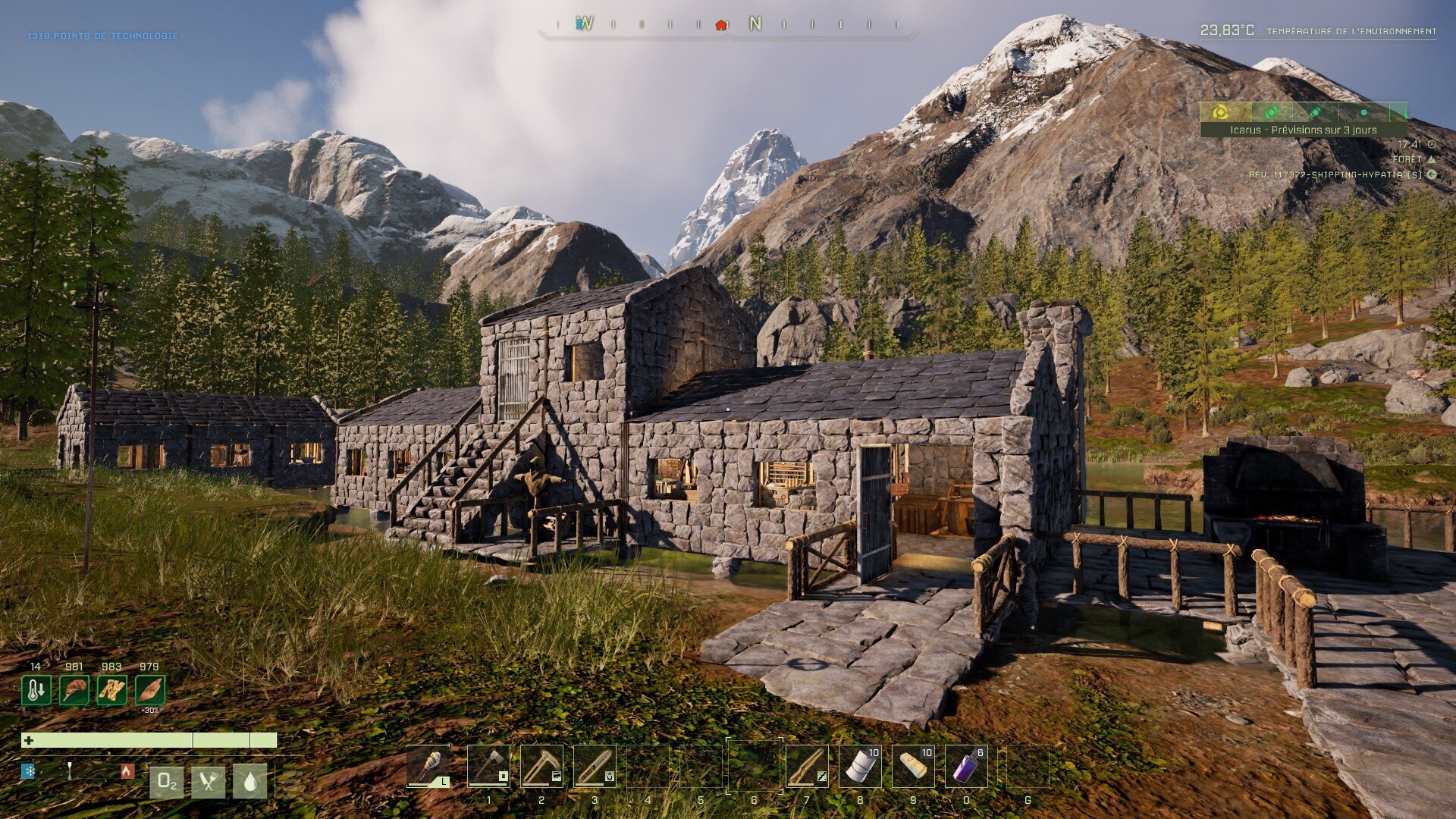Select the white bandage stack slot
Viewport: 1456px width, 819px height.
pos(860,766)
